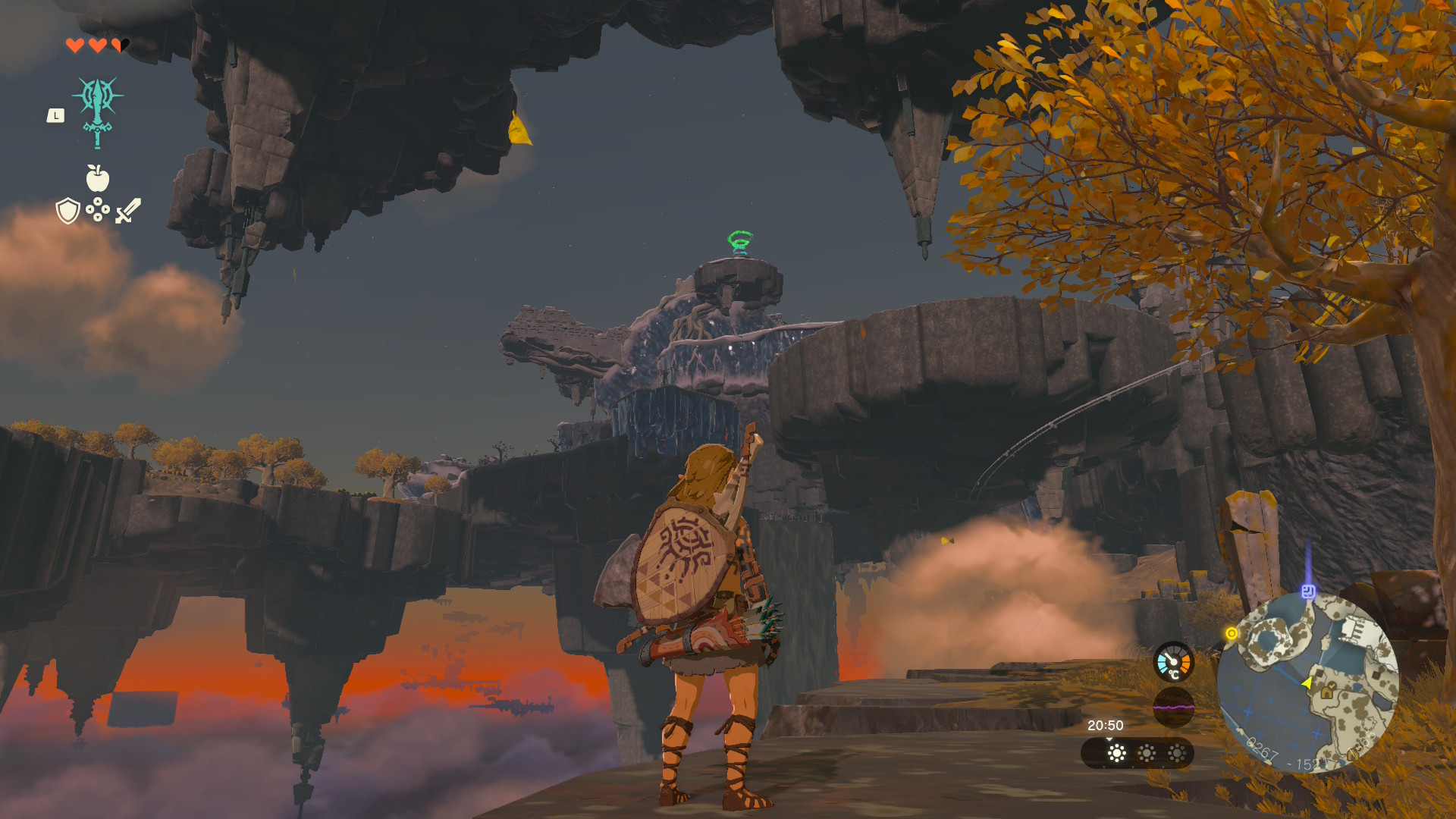Viewport: 1456px width, 819px height.
Task: Select the apple quick-item icon
Action: coord(98,179)
